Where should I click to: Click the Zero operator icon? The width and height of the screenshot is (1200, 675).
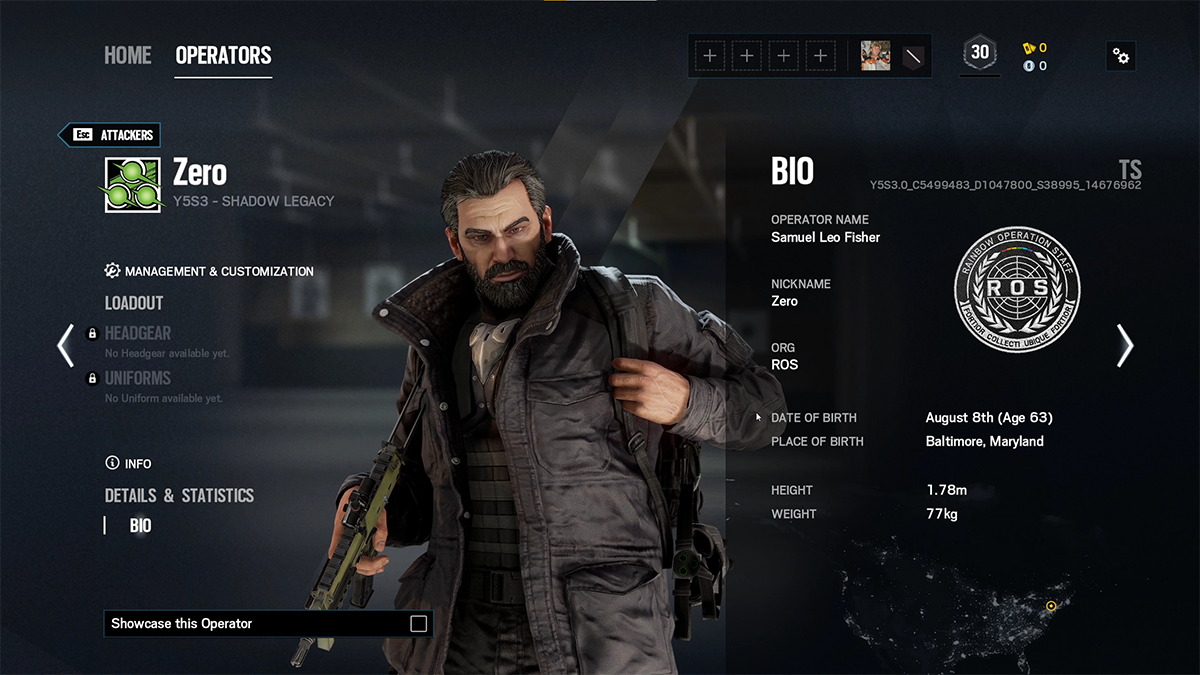[133, 185]
